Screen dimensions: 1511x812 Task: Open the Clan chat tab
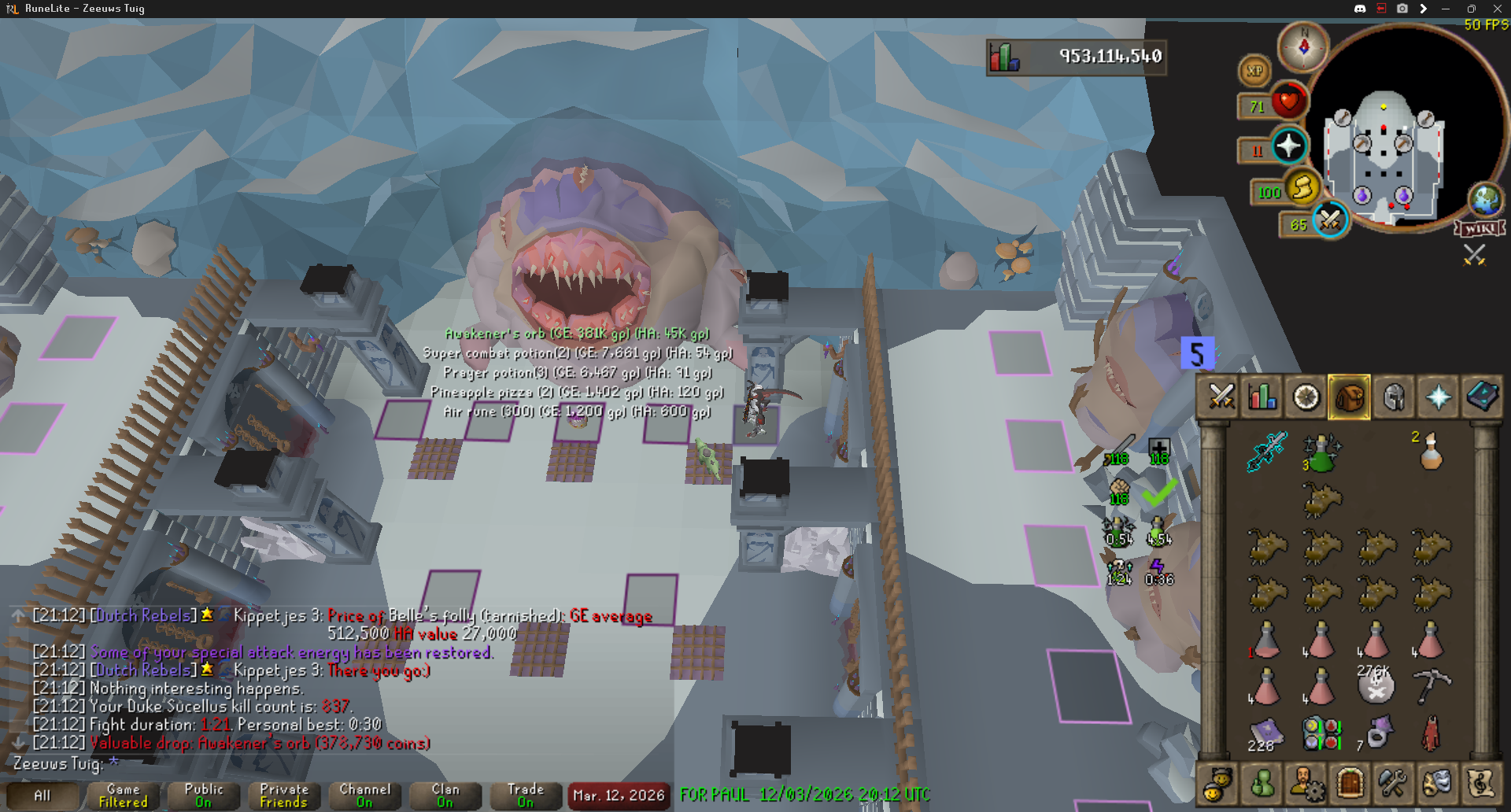pyautogui.click(x=445, y=795)
